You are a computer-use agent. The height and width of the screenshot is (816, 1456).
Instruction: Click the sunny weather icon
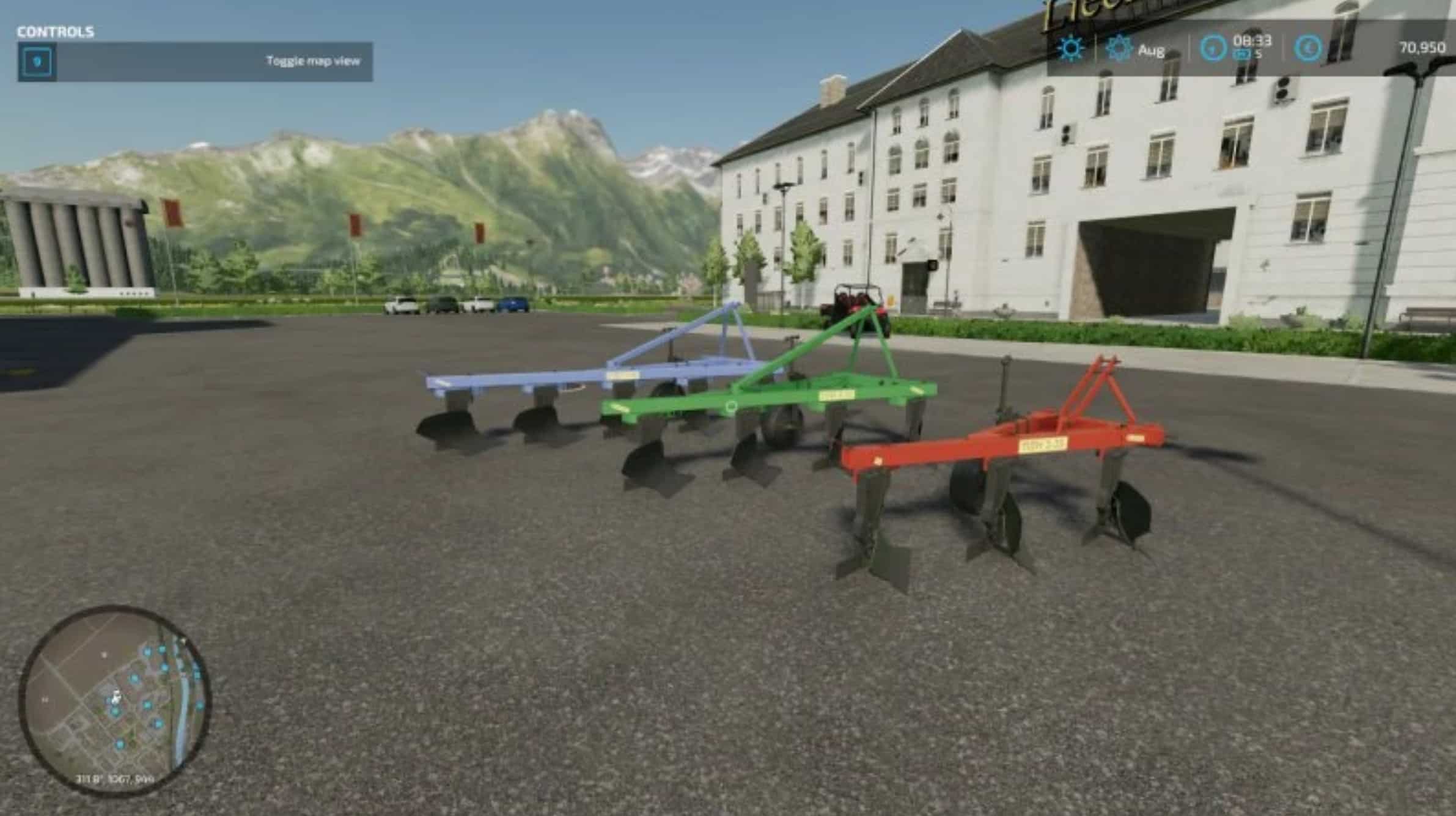(x=1071, y=48)
